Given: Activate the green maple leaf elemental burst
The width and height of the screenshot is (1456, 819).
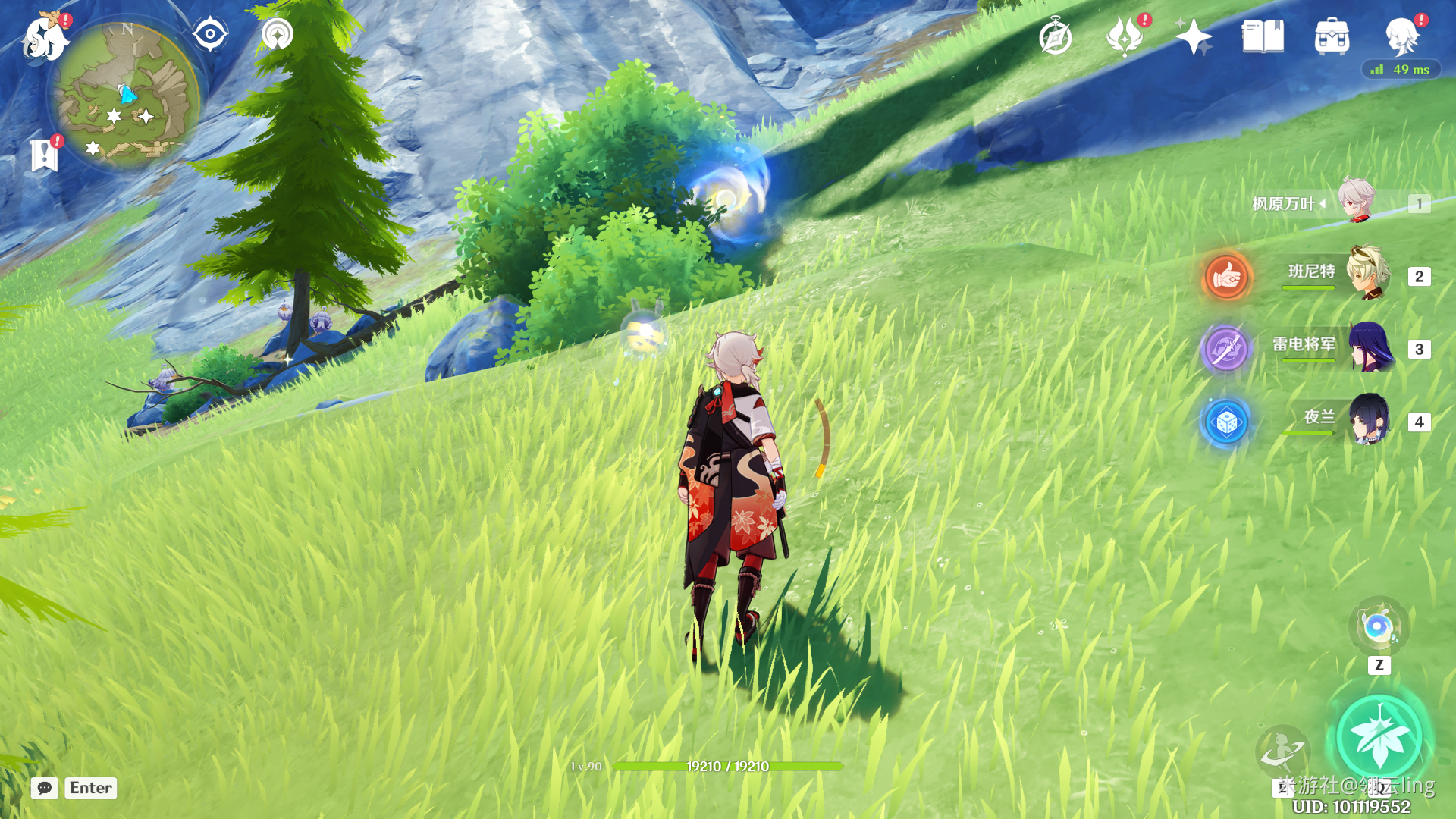Looking at the screenshot, I should 1379,737.
